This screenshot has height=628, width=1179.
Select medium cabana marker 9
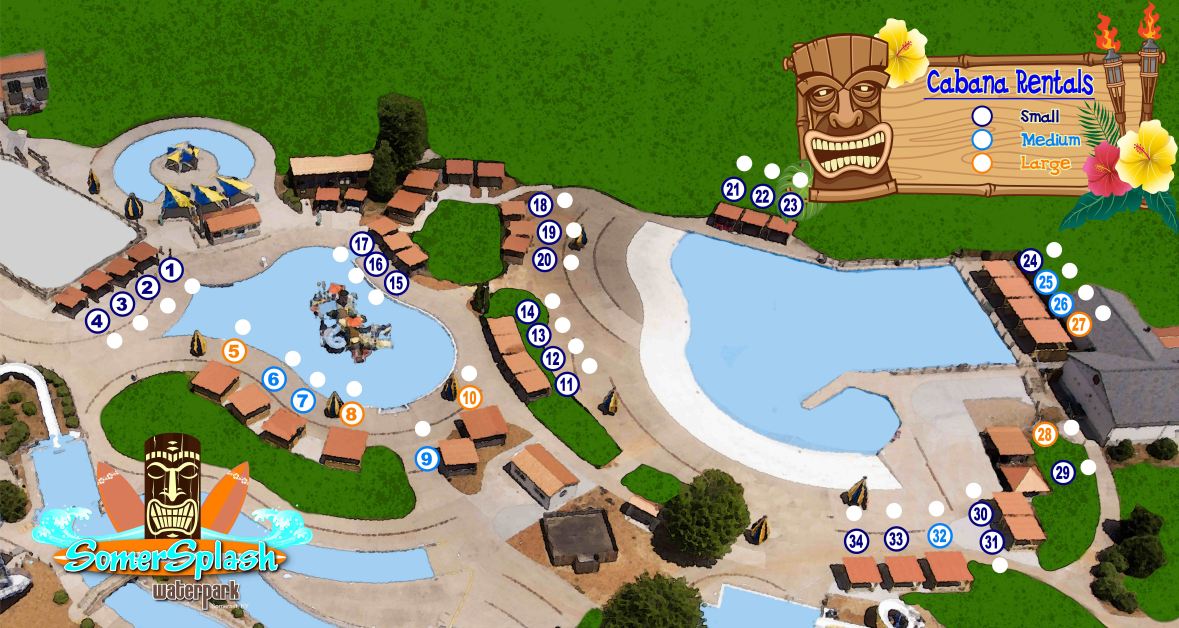point(427,459)
